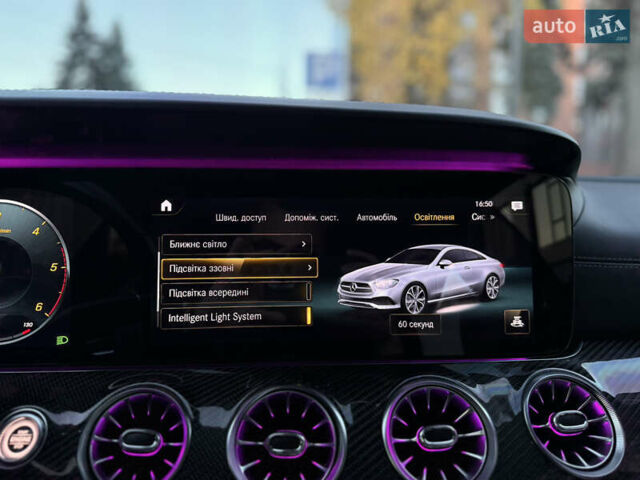This screenshot has height=480, width=640.
Task: Select the Підсвітка ззовні menu entry
Action: pos(239,268)
